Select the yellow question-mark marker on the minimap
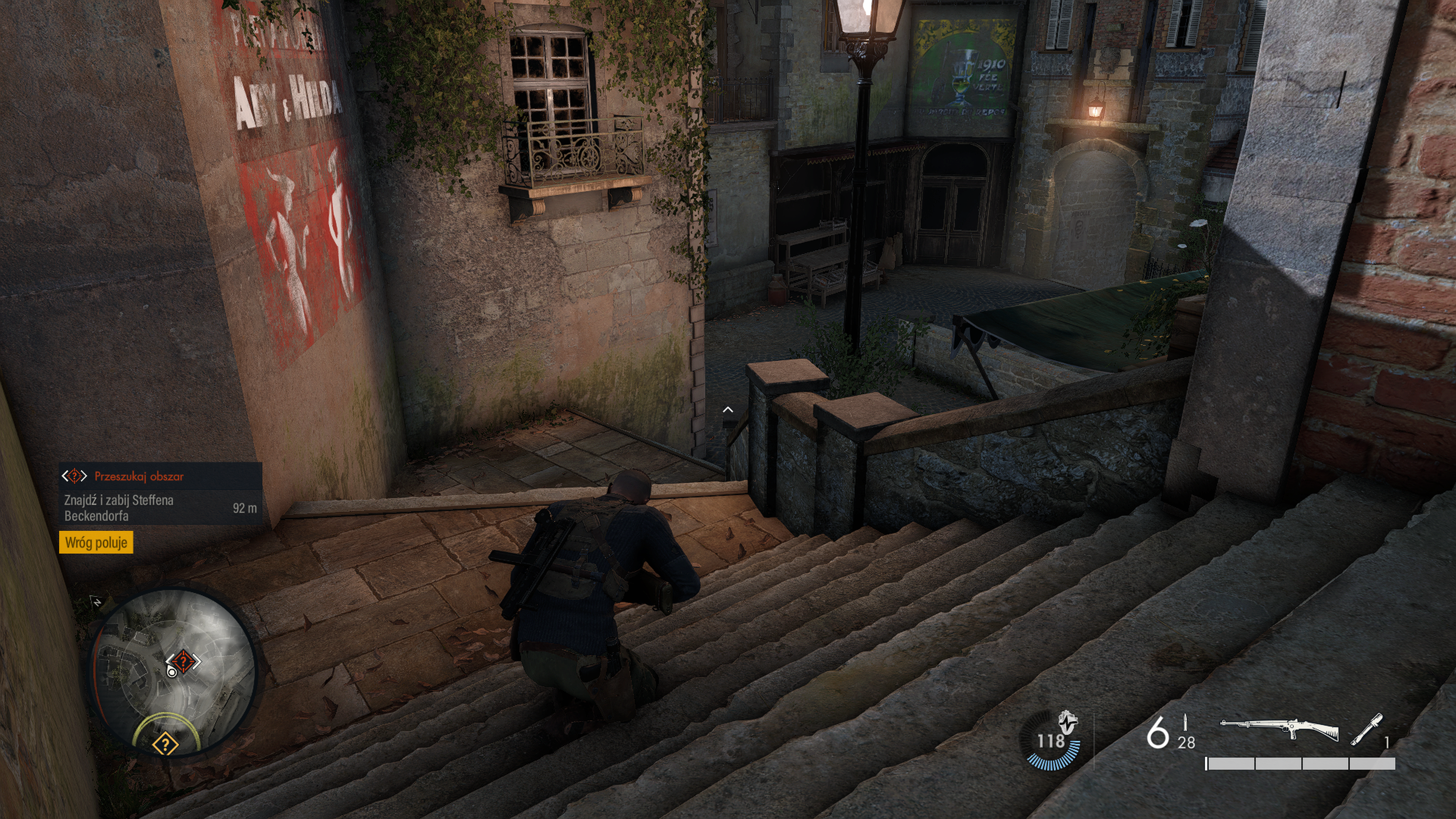Viewport: 1456px width, 819px height. [166, 743]
